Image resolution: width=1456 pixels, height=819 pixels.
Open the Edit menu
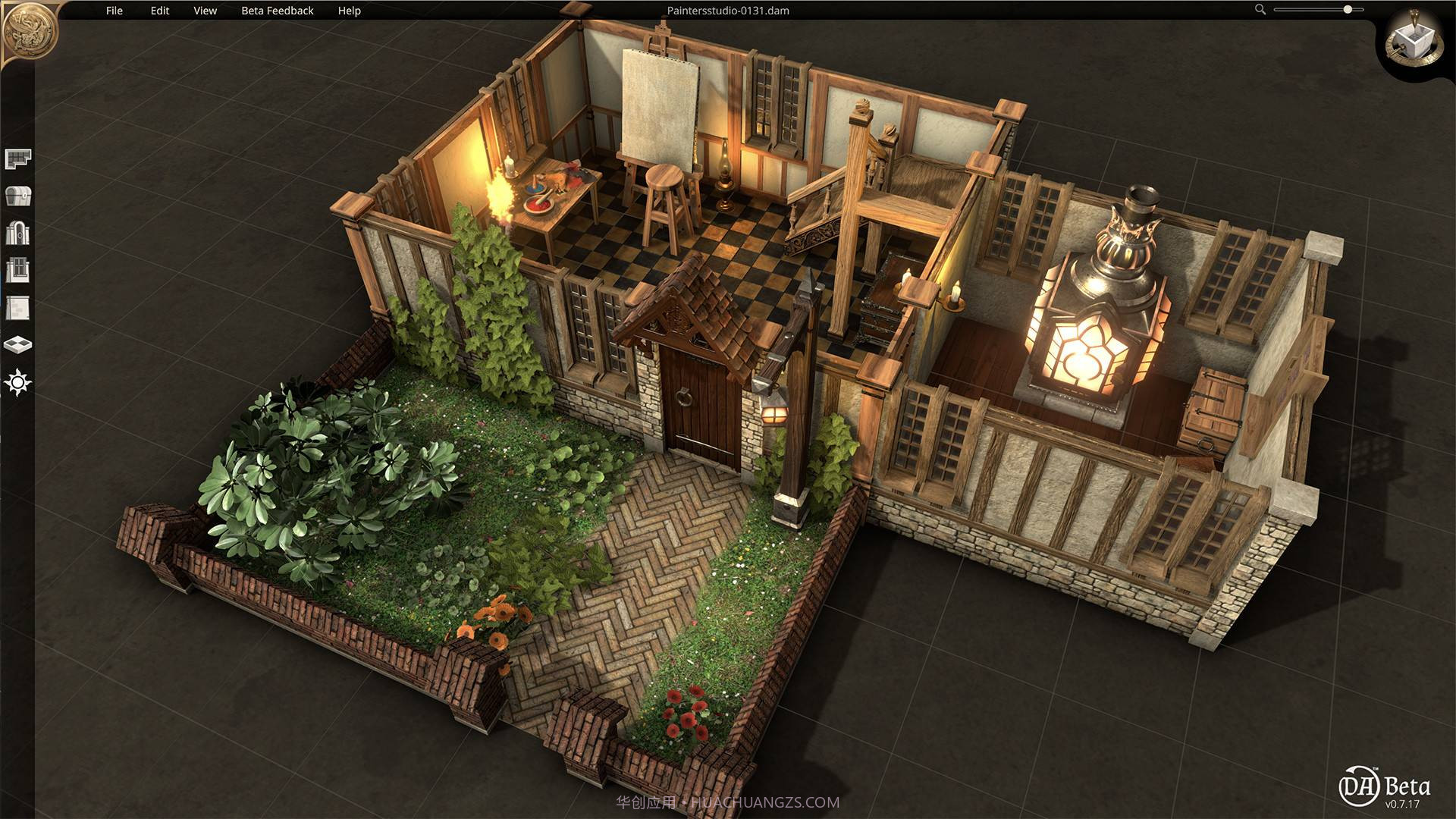(158, 11)
